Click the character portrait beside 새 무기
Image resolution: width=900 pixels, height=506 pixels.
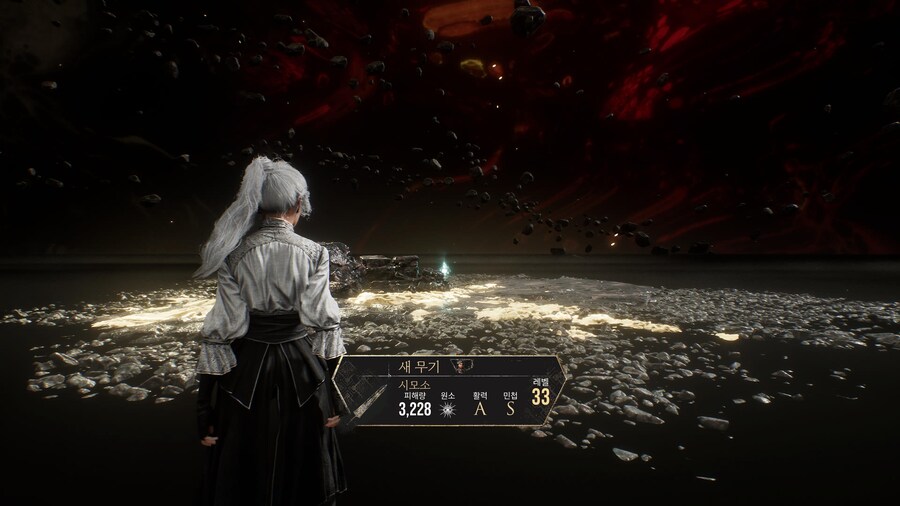460,366
